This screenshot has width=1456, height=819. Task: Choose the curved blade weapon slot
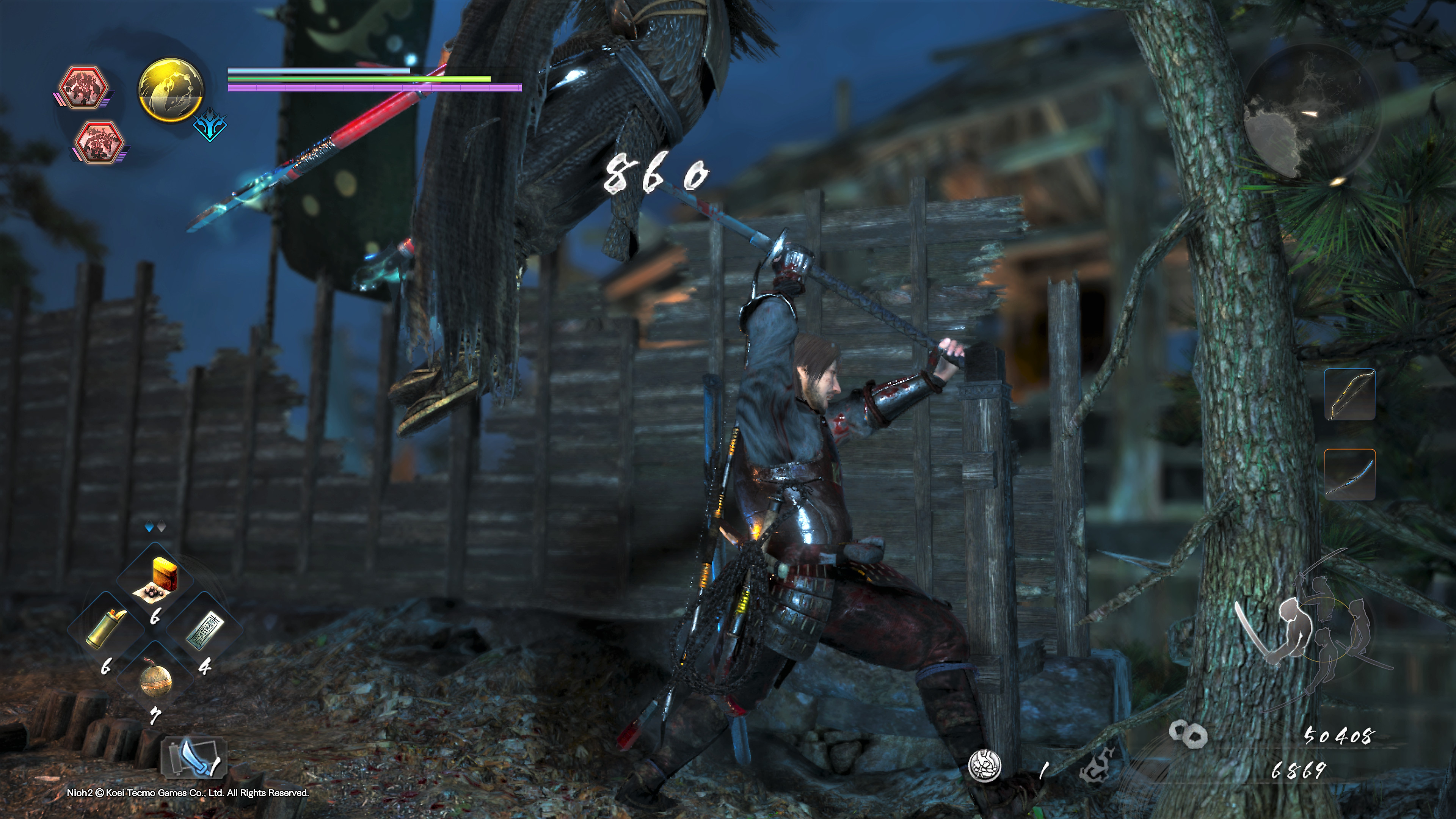coord(1350,474)
